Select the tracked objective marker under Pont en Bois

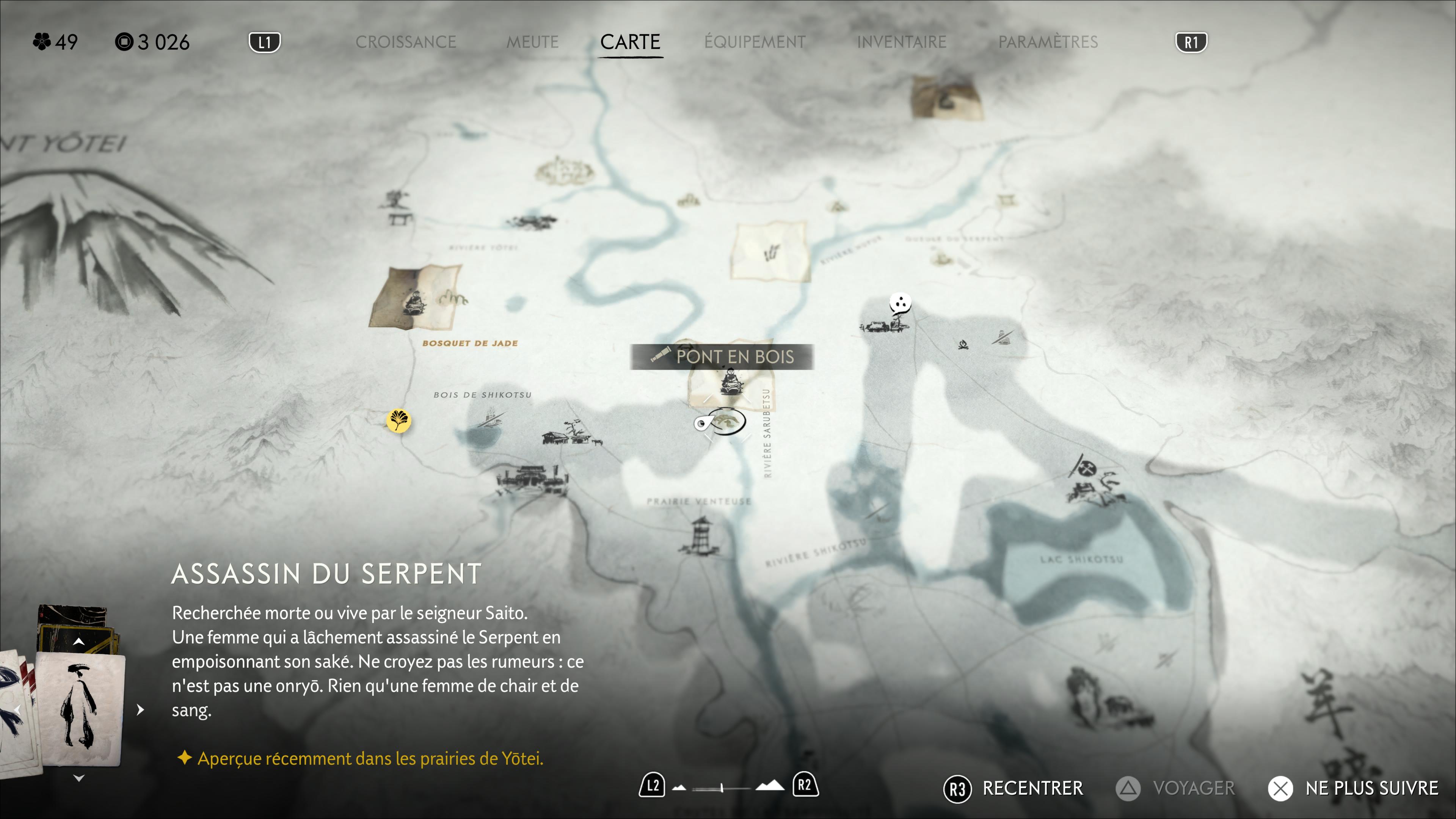click(721, 422)
